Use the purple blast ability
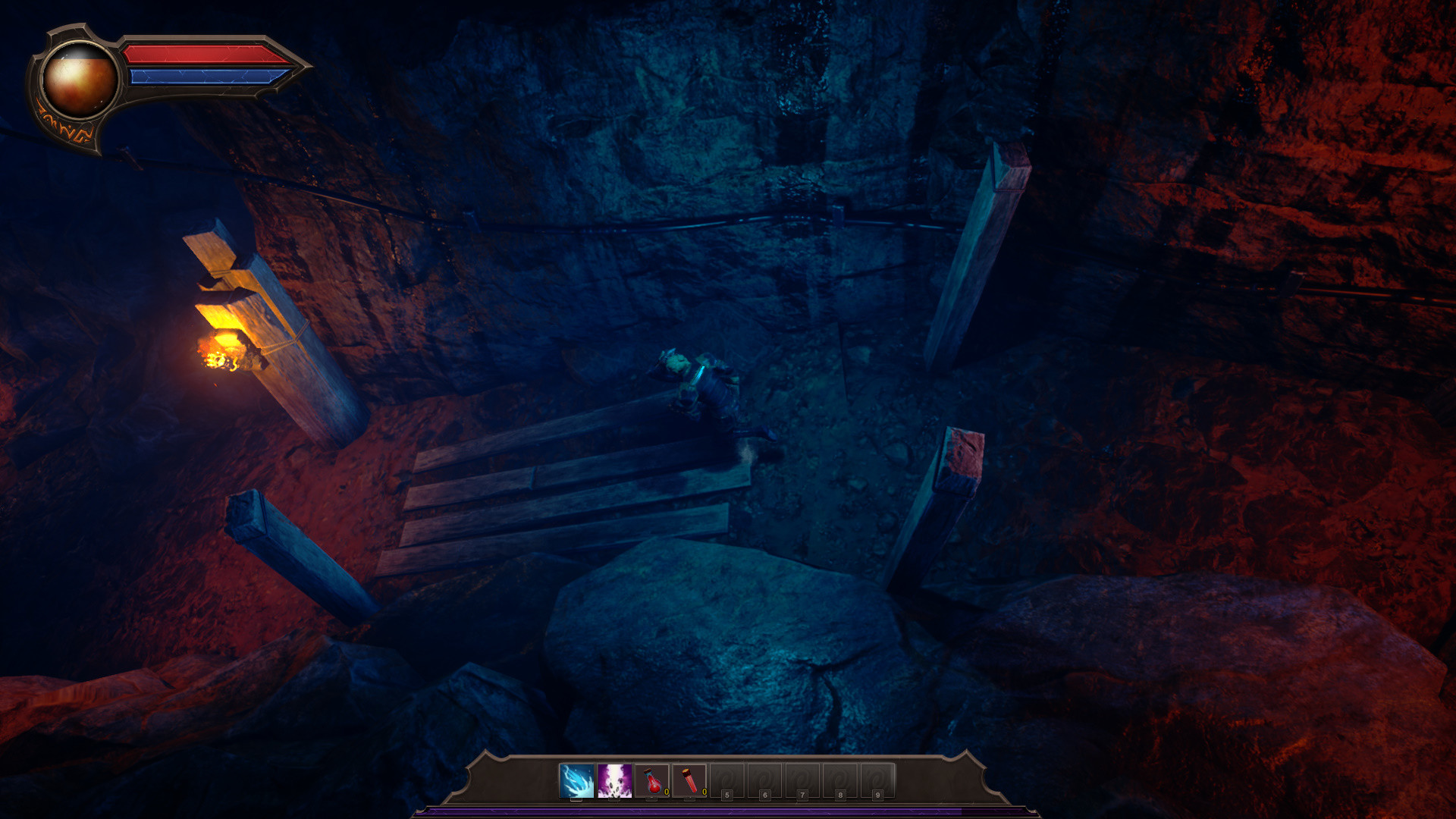The image size is (1456, 819). tap(614, 781)
